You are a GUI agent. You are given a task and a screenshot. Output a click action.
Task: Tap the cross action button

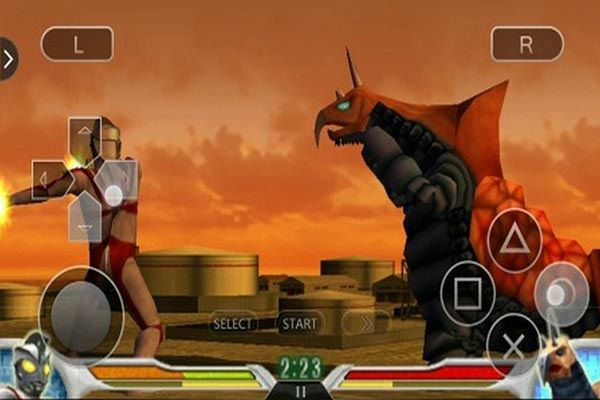514,343
